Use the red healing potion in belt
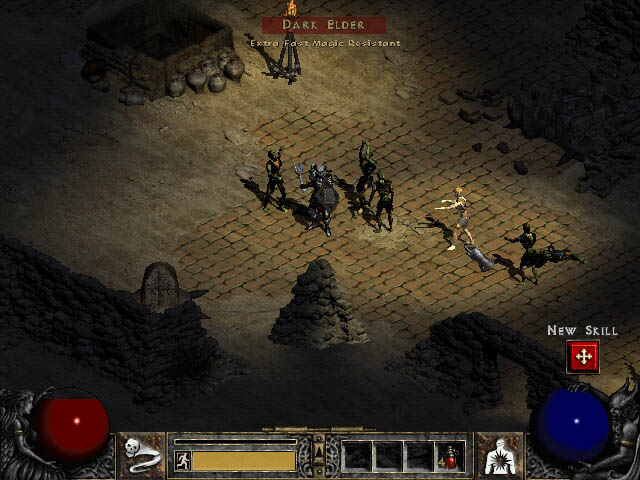640x480 pixels. 454,457
